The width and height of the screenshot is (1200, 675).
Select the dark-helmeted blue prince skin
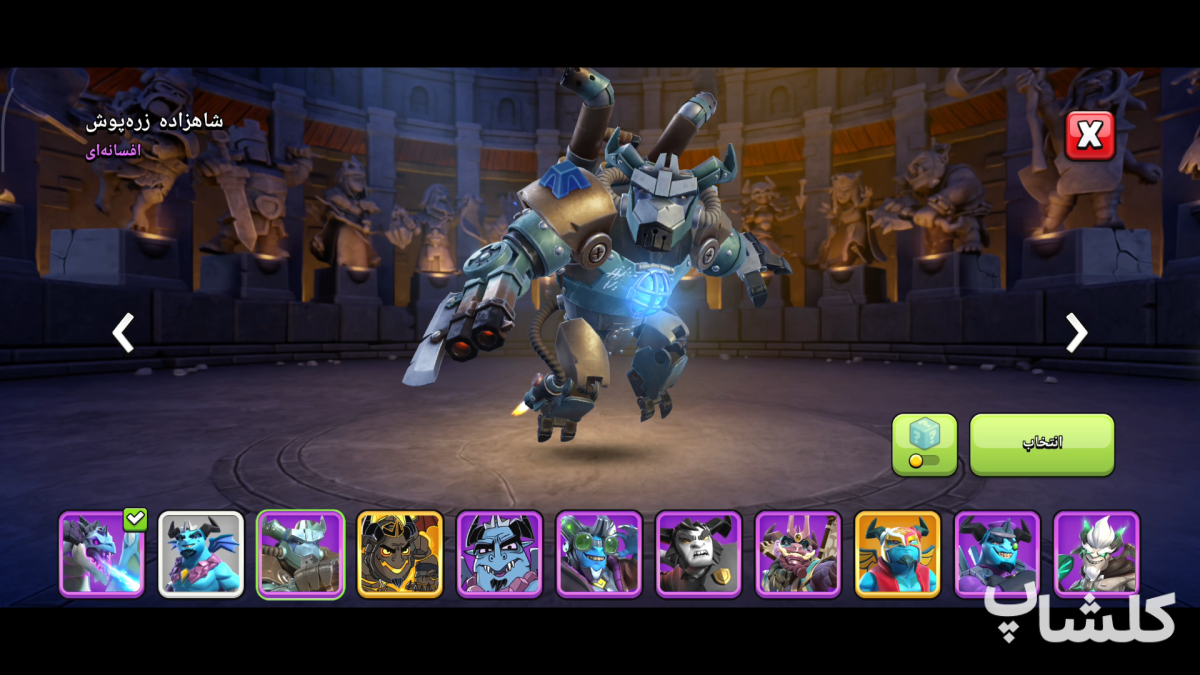coord(997,554)
